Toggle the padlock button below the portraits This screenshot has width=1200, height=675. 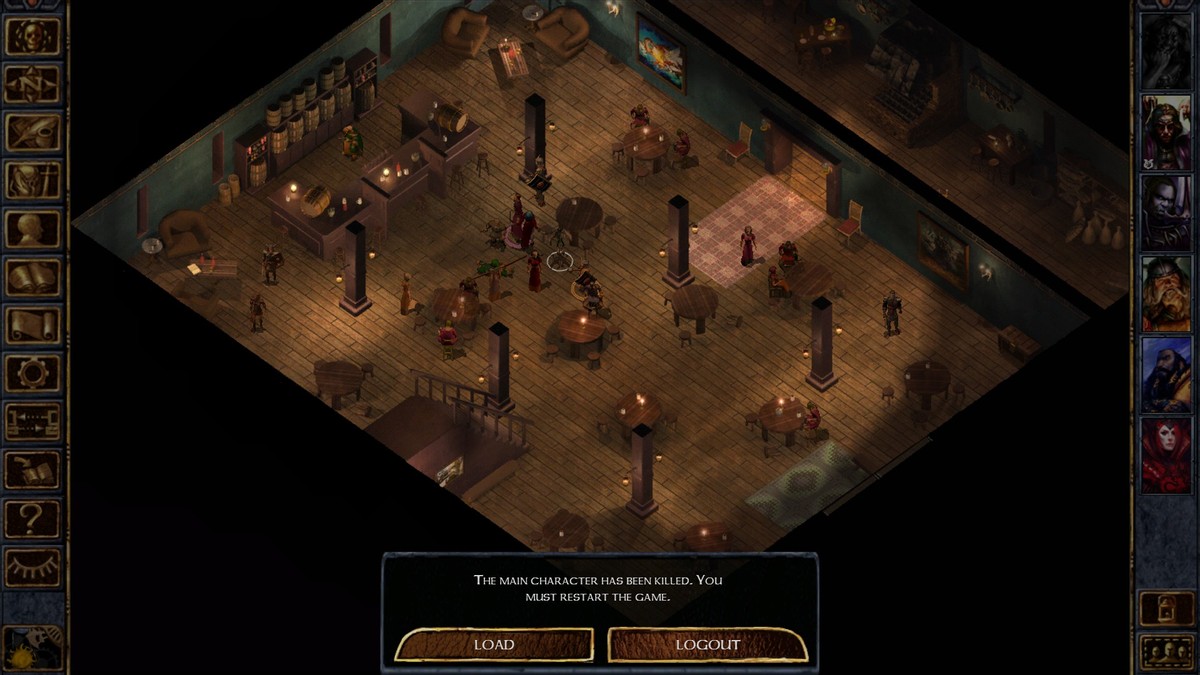tap(1166, 607)
